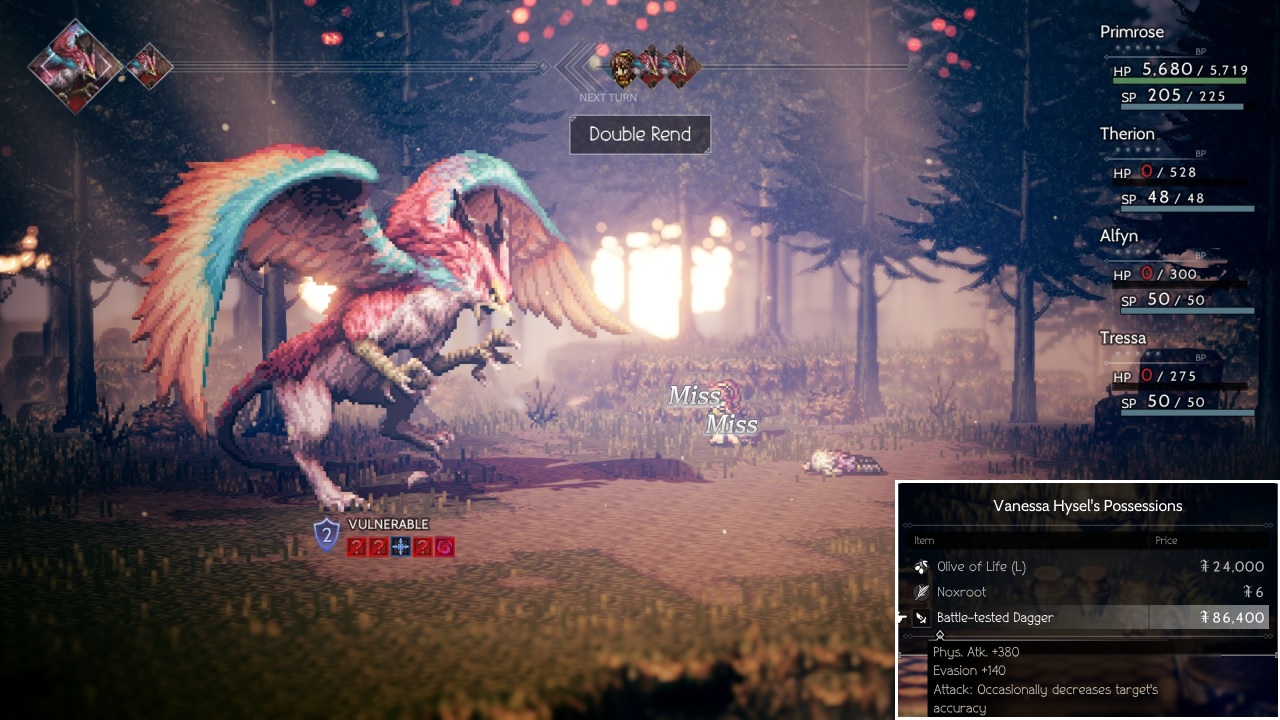The width and height of the screenshot is (1280, 720).
Task: Select Primrose in the party status list
Action: point(1132,32)
